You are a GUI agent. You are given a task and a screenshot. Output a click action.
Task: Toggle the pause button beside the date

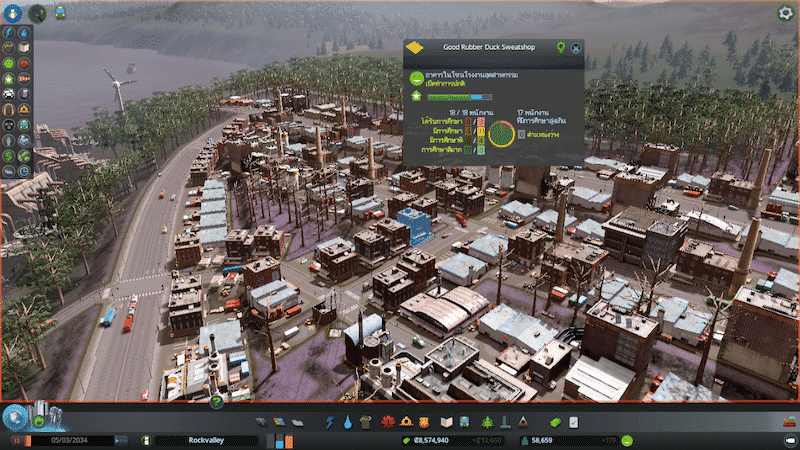[16, 440]
